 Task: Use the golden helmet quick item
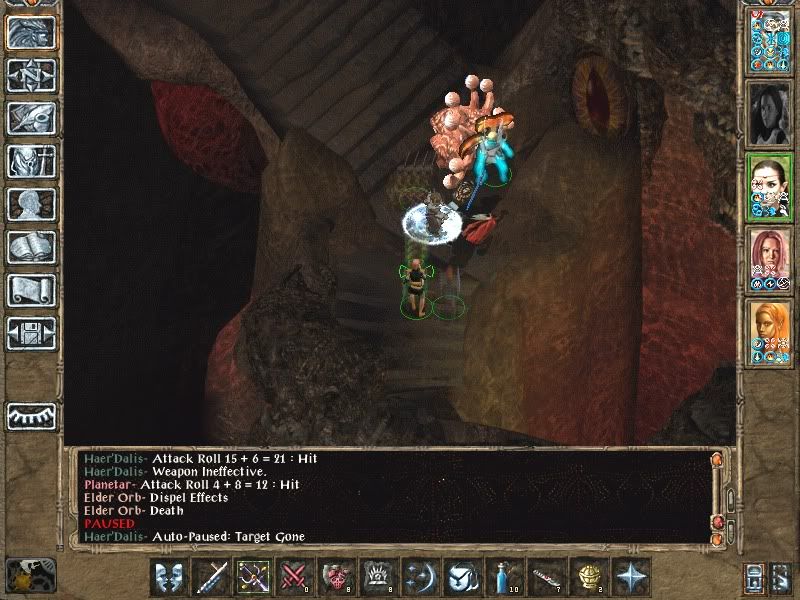pyautogui.click(x=585, y=577)
